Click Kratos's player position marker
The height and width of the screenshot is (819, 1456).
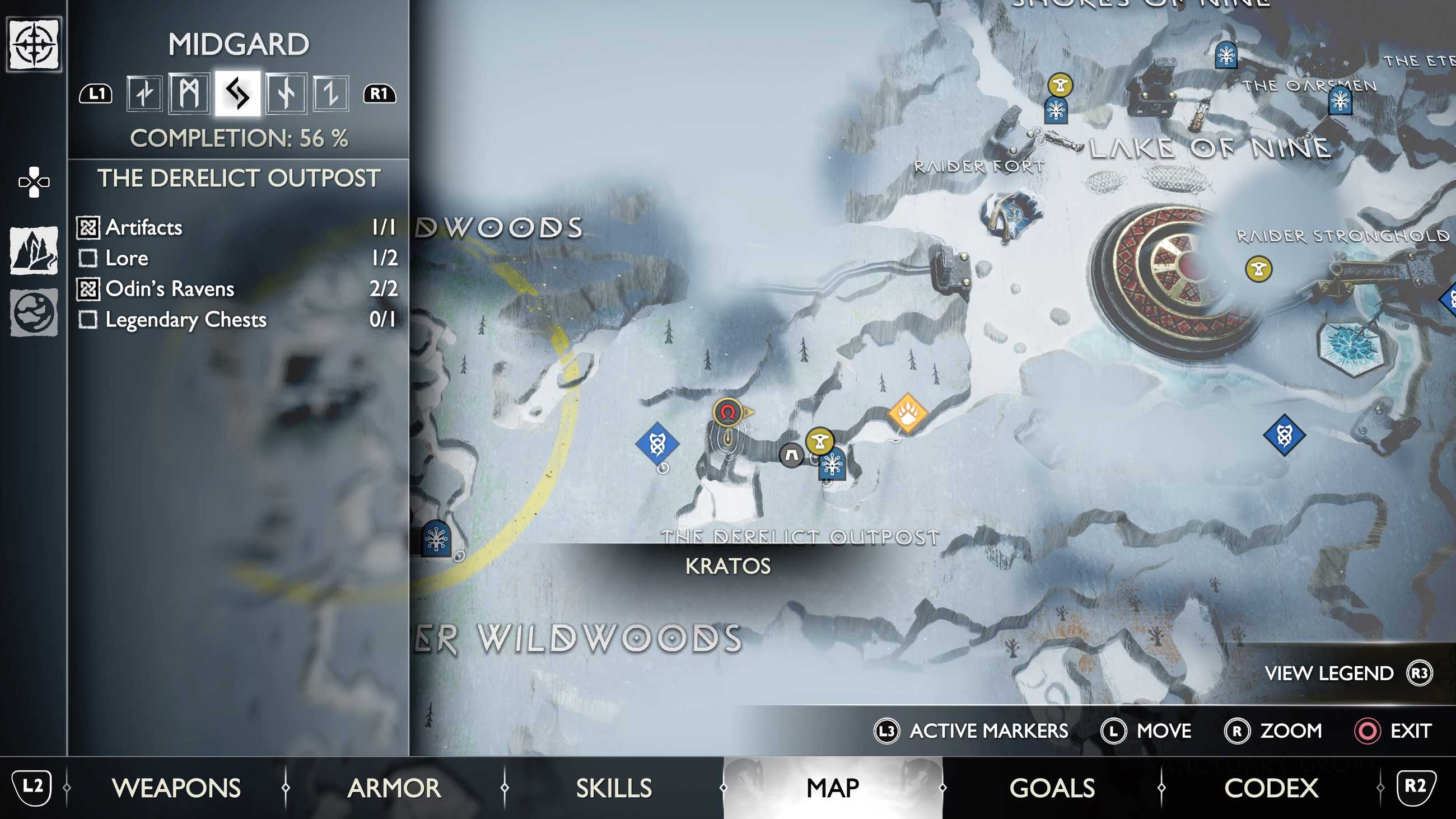click(x=727, y=413)
